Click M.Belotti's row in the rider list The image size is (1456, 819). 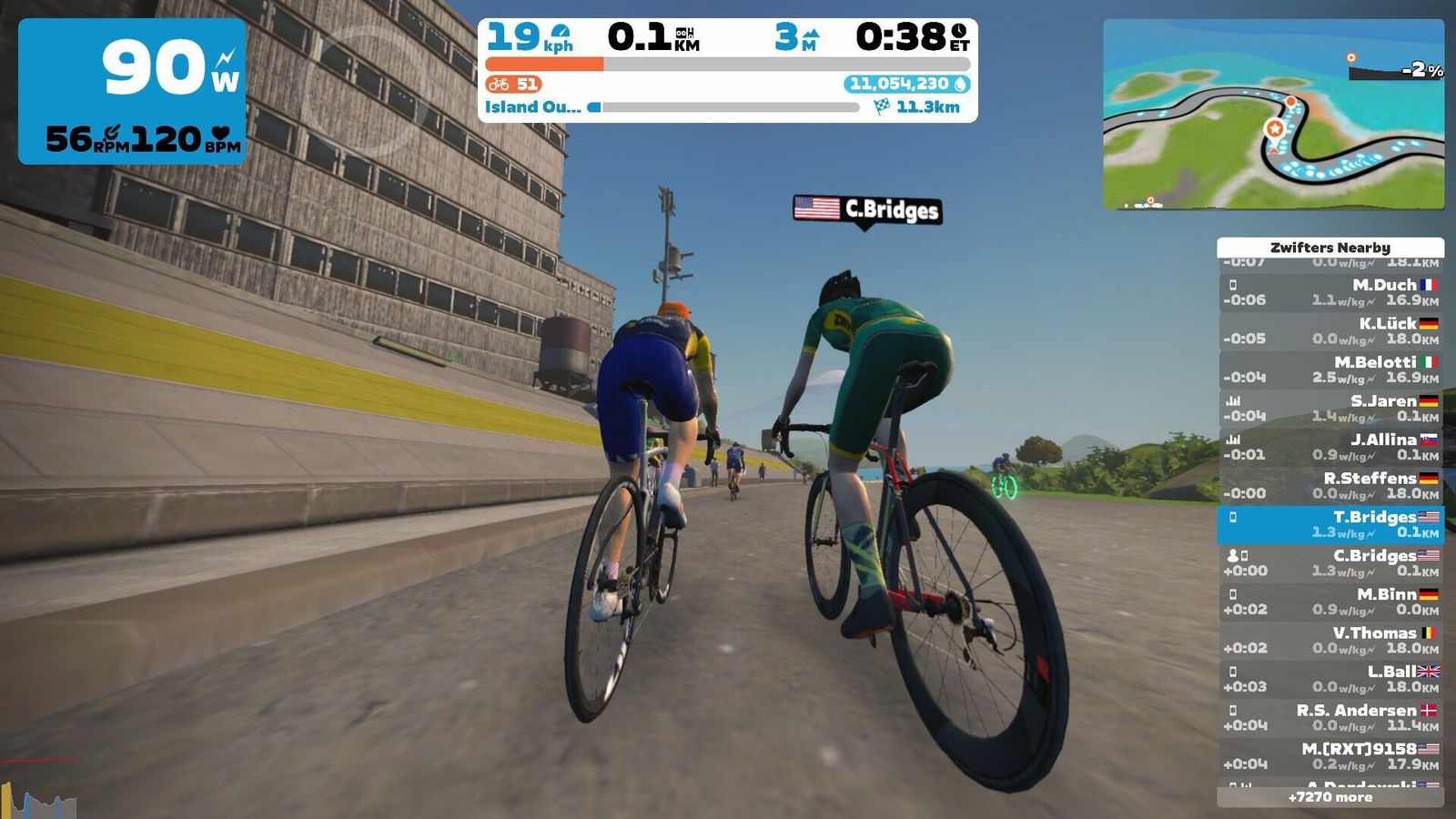pos(1330,369)
